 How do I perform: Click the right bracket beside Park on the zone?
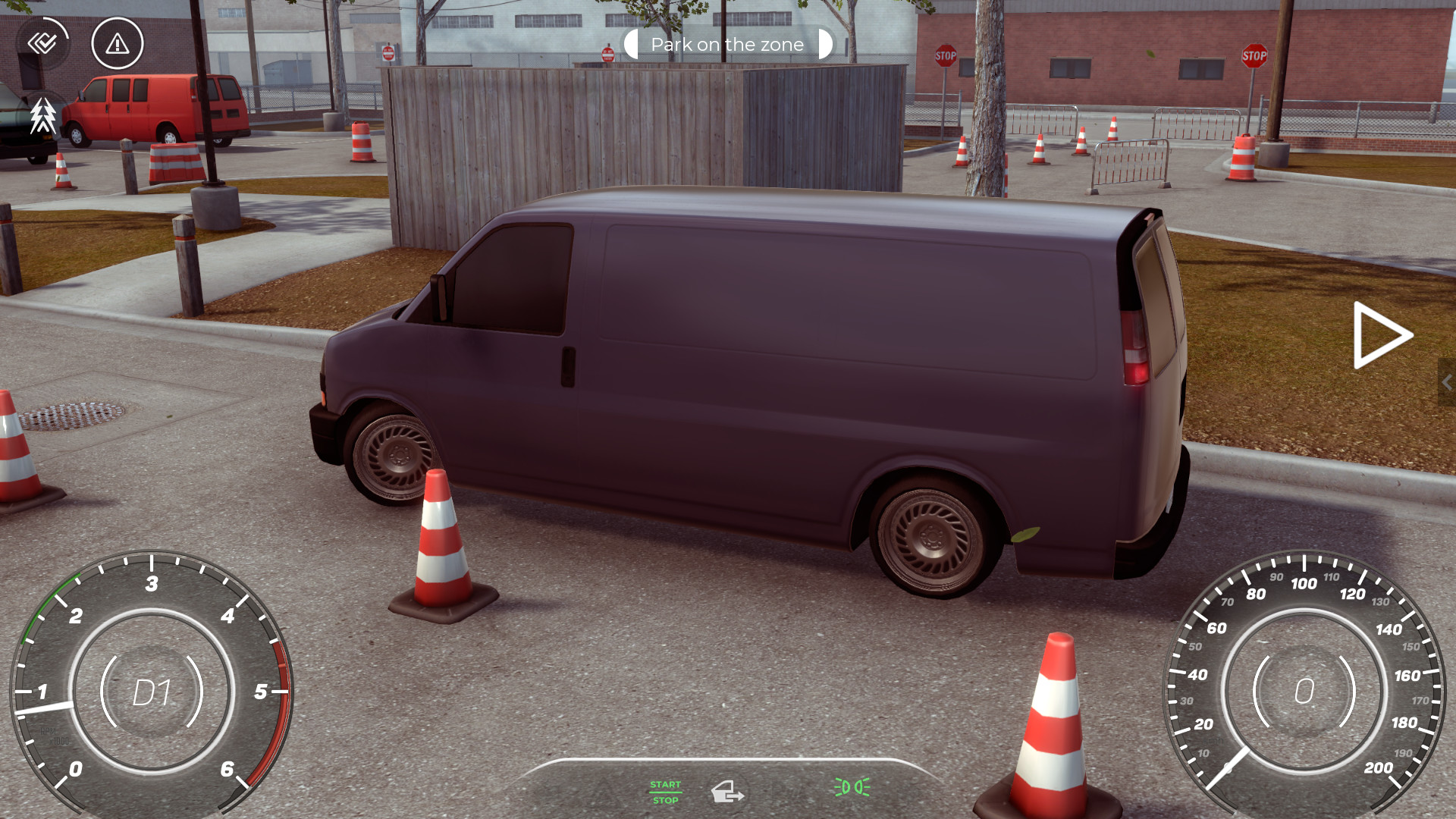click(824, 44)
